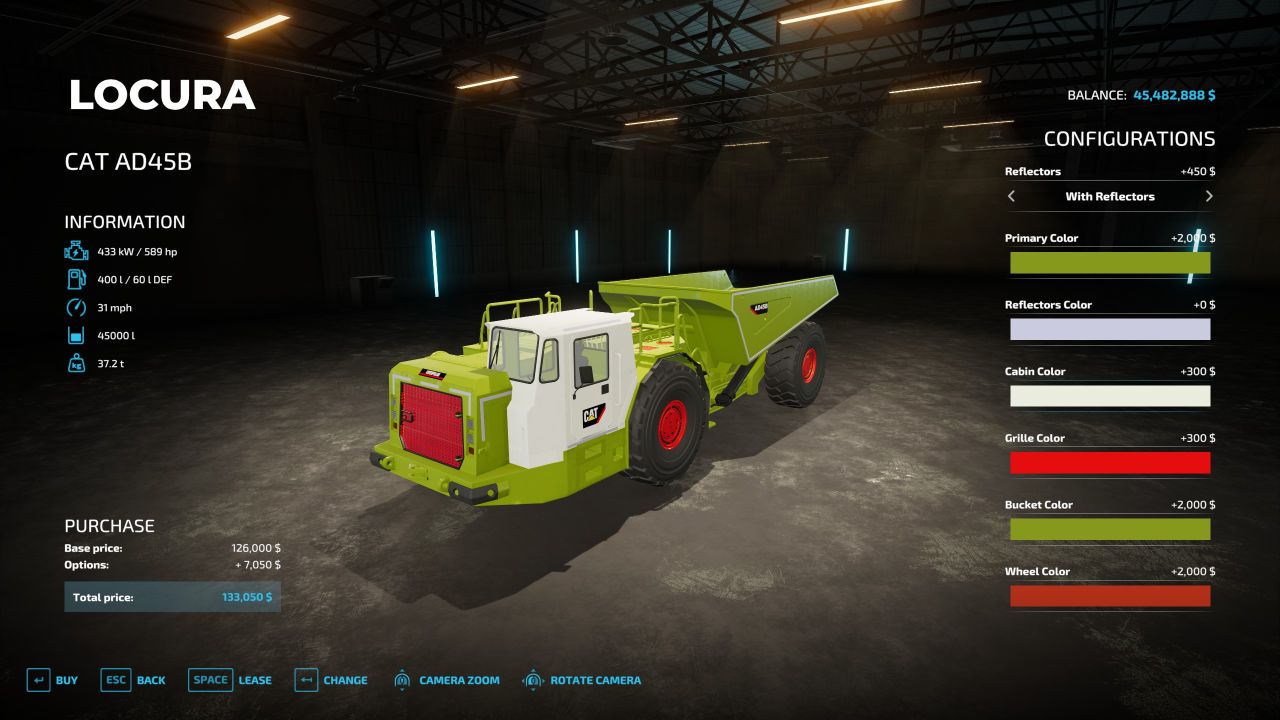Viewport: 1280px width, 720px height.
Task: Open the Bucket Color green swatch
Action: point(1110,529)
